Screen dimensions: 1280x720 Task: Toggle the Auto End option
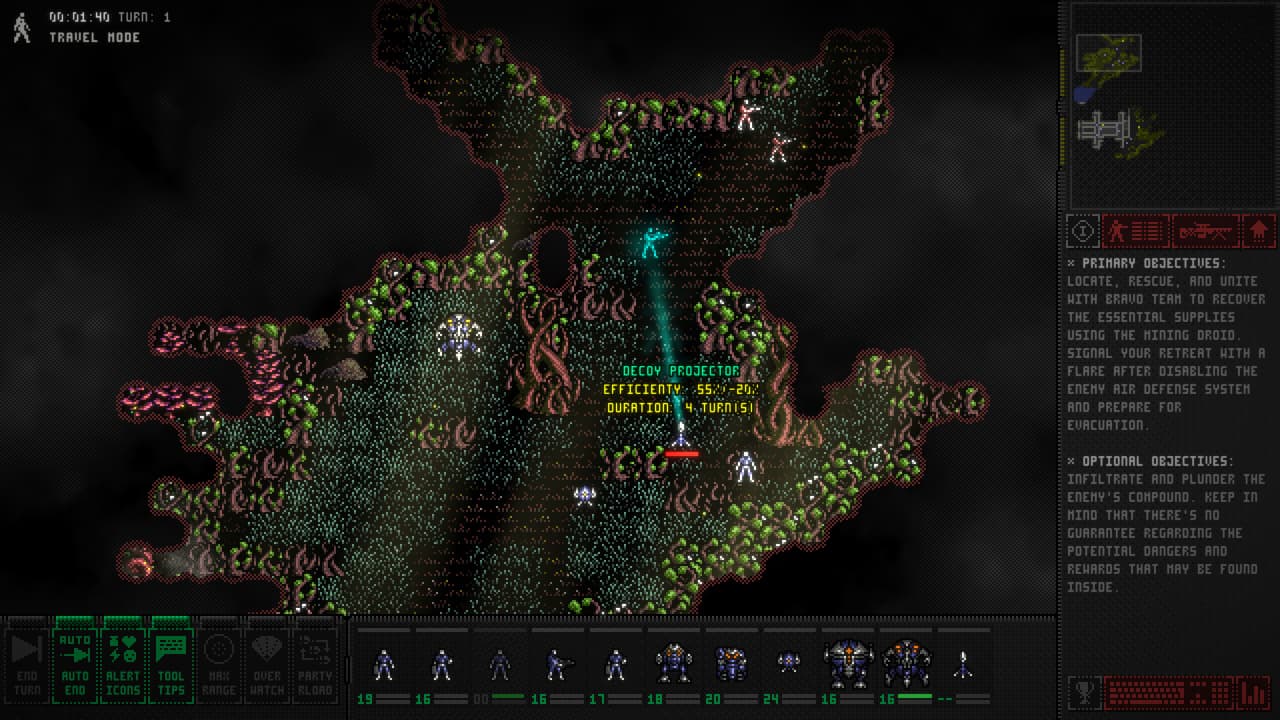(x=75, y=666)
